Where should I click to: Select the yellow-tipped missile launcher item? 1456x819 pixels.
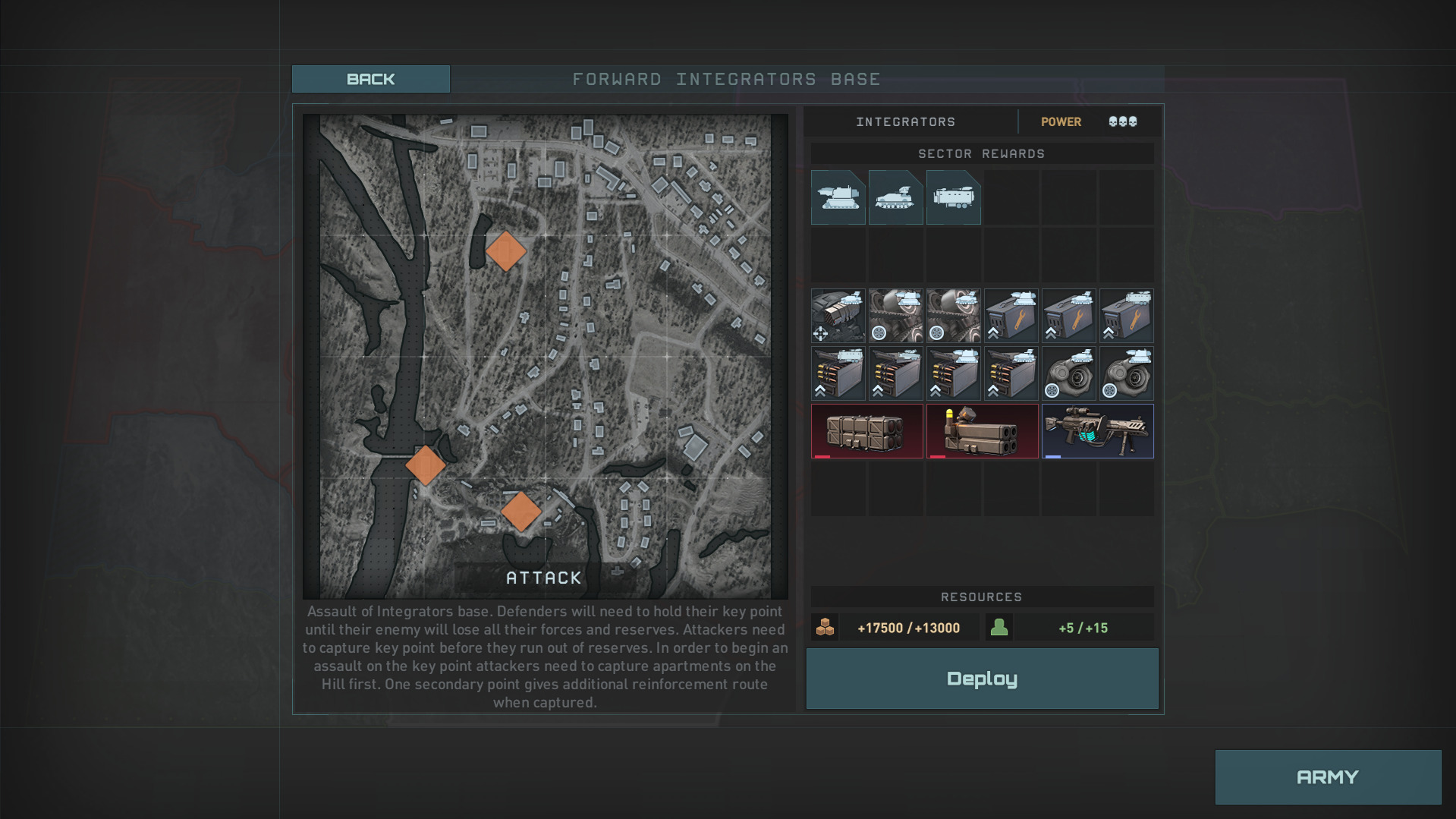click(x=982, y=430)
